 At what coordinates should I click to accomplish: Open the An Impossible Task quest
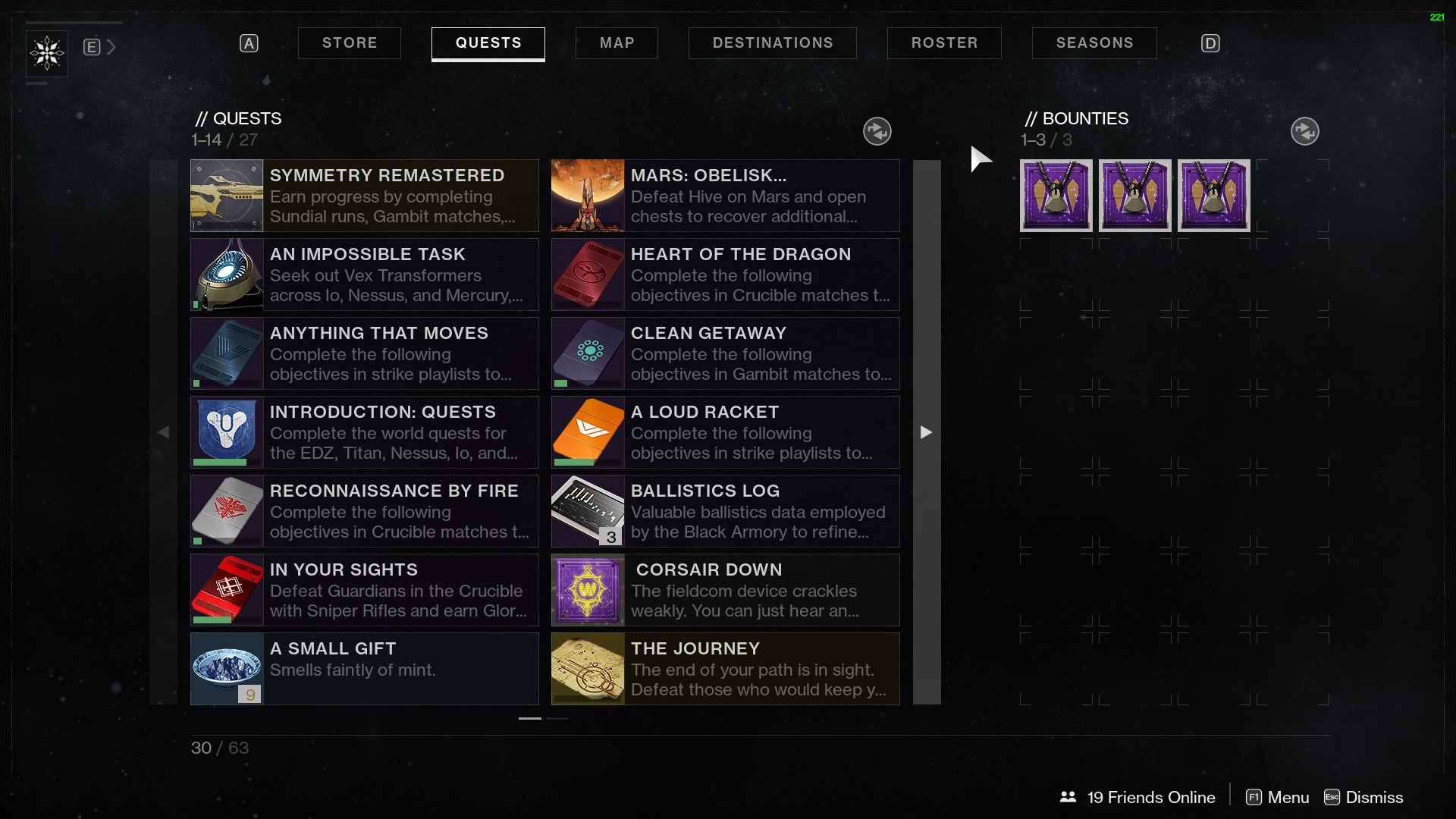364,275
